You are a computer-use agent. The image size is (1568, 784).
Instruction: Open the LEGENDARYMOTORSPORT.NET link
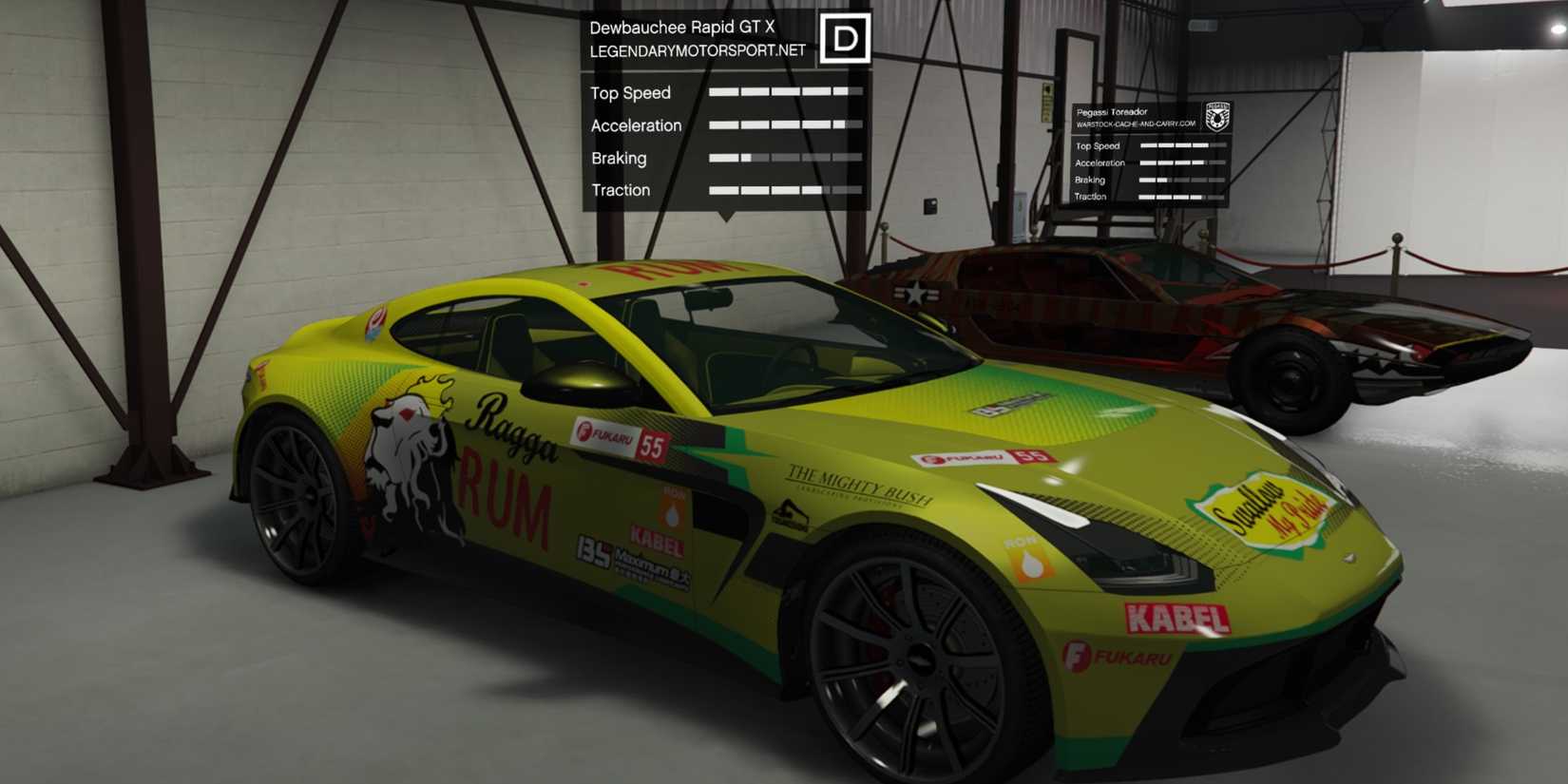(696, 49)
